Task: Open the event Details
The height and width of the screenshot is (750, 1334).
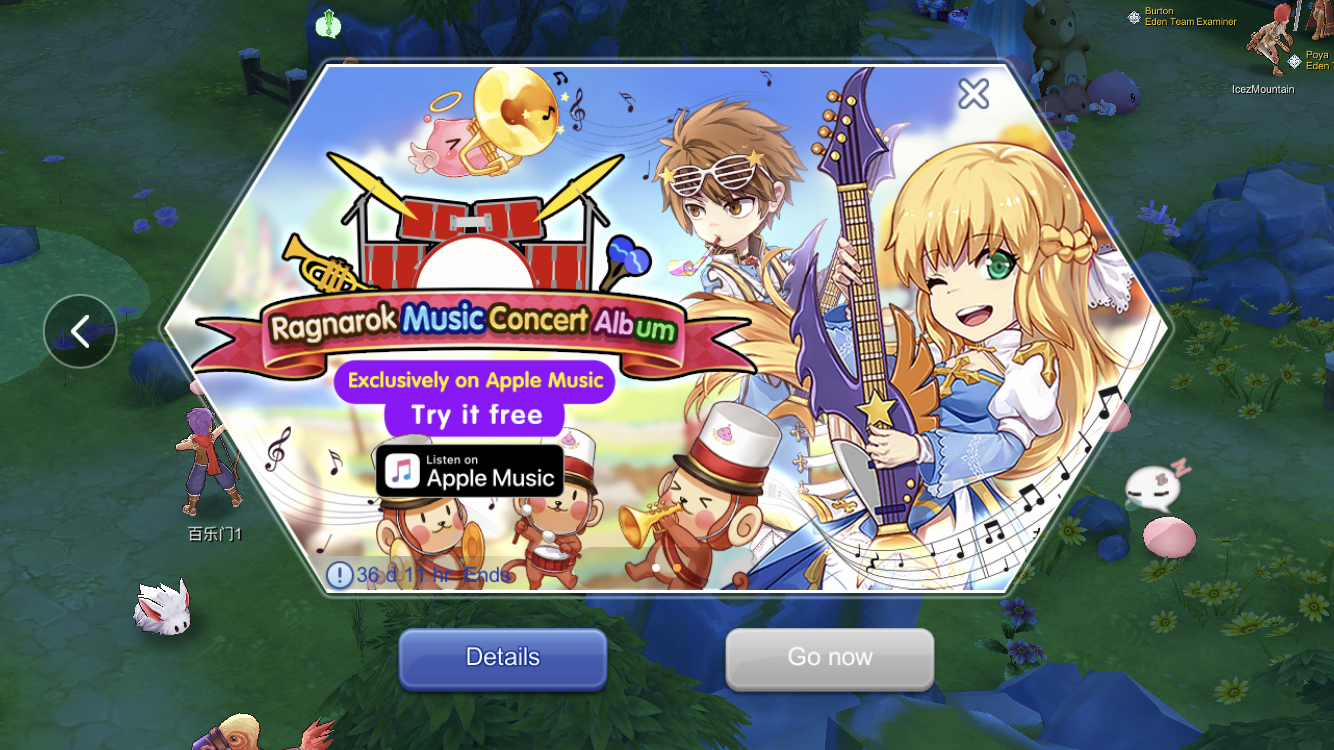Action: tap(503, 658)
